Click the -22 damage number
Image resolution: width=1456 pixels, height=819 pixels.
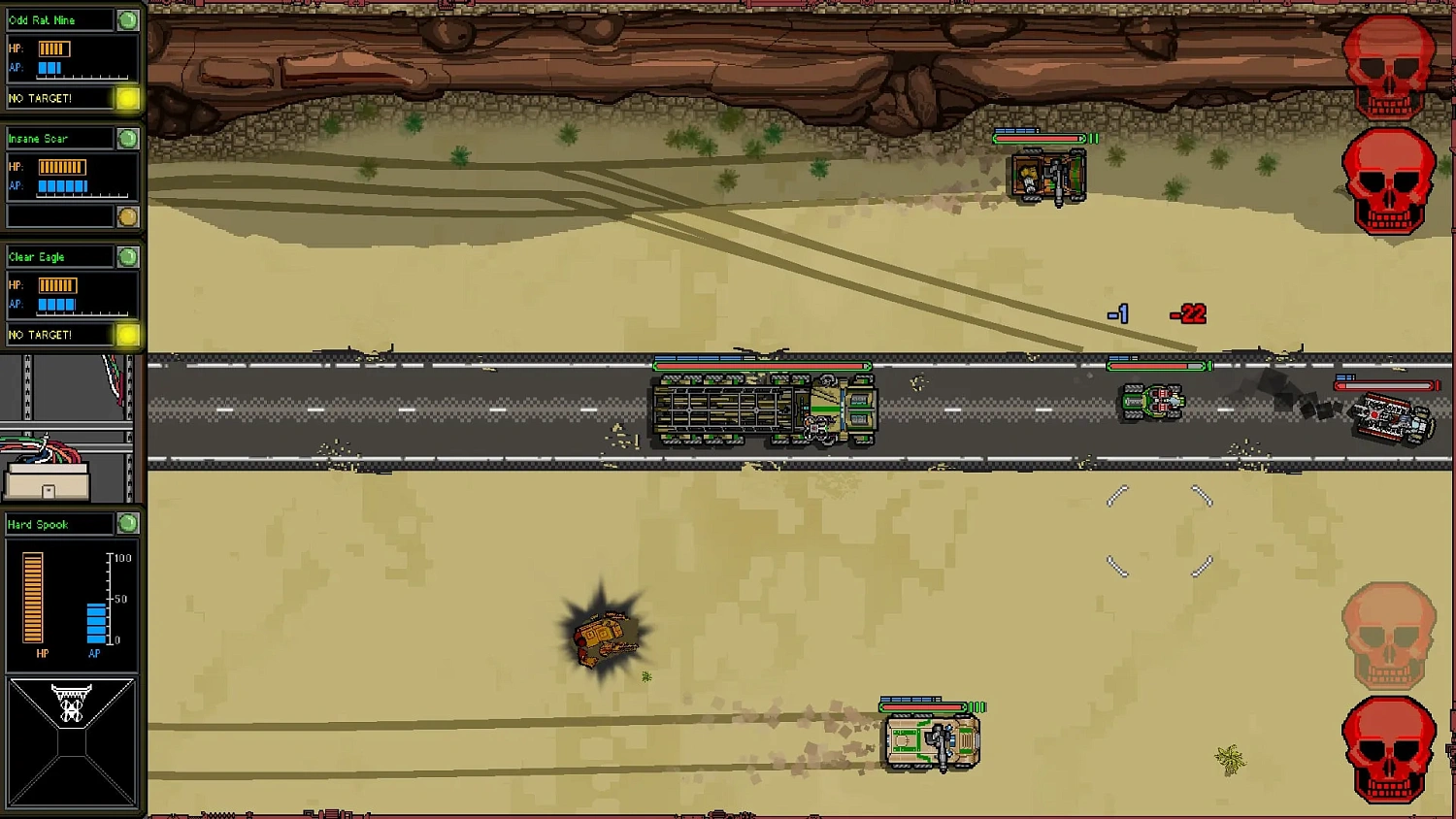point(1186,313)
